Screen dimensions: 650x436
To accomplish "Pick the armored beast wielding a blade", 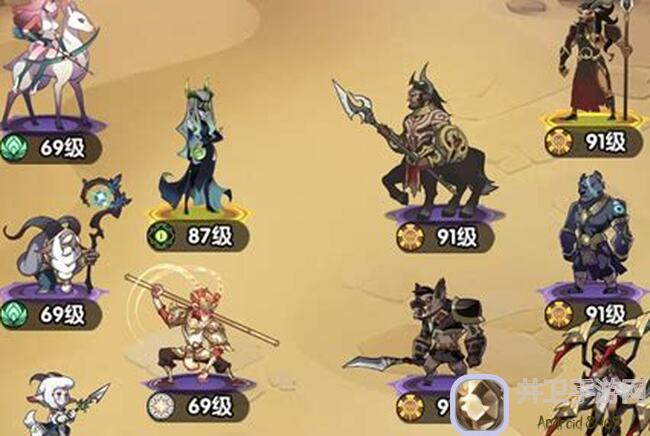I will pos(432,335).
